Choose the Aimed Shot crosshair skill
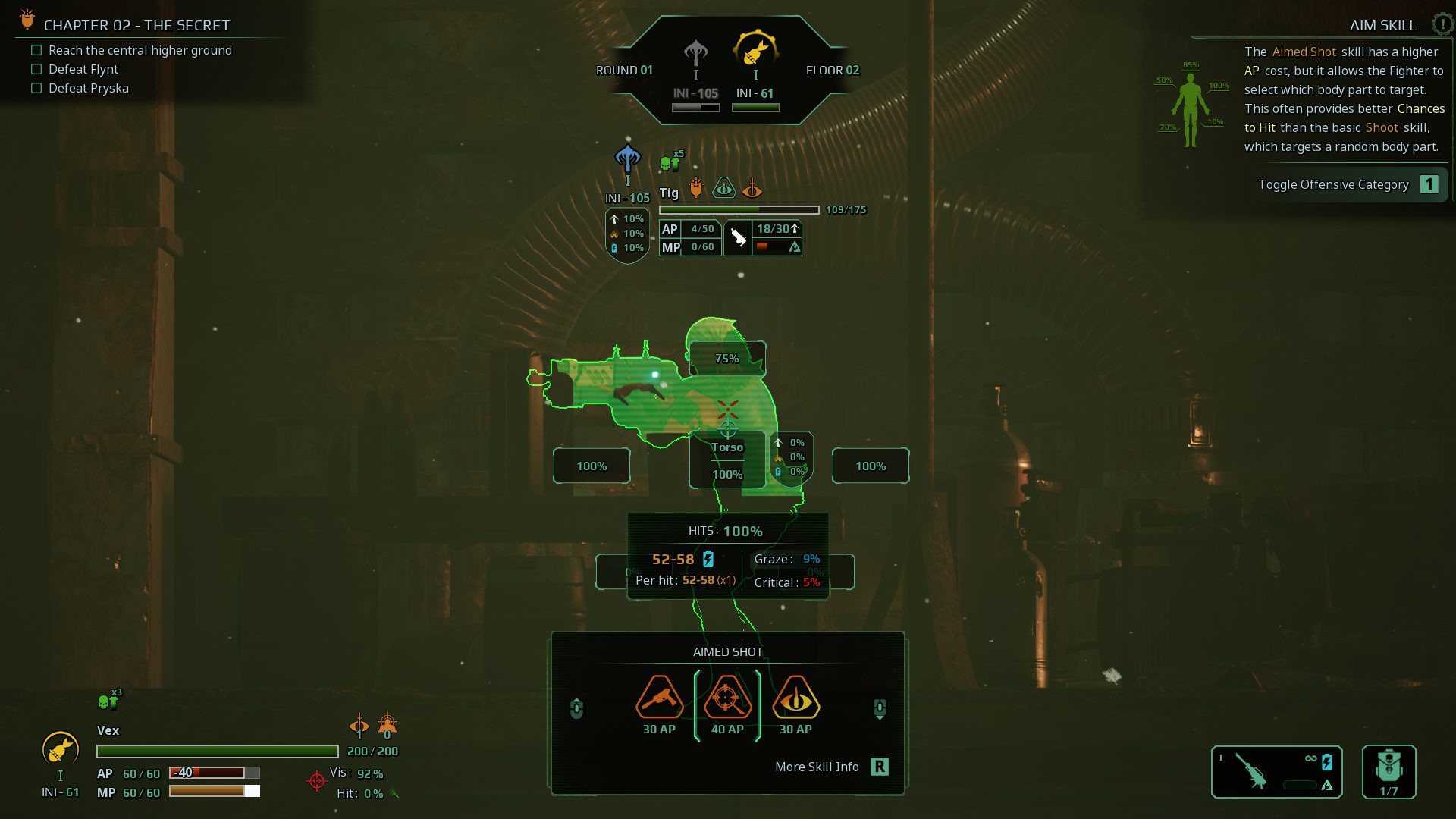This screenshot has width=1456, height=819. coord(727,698)
